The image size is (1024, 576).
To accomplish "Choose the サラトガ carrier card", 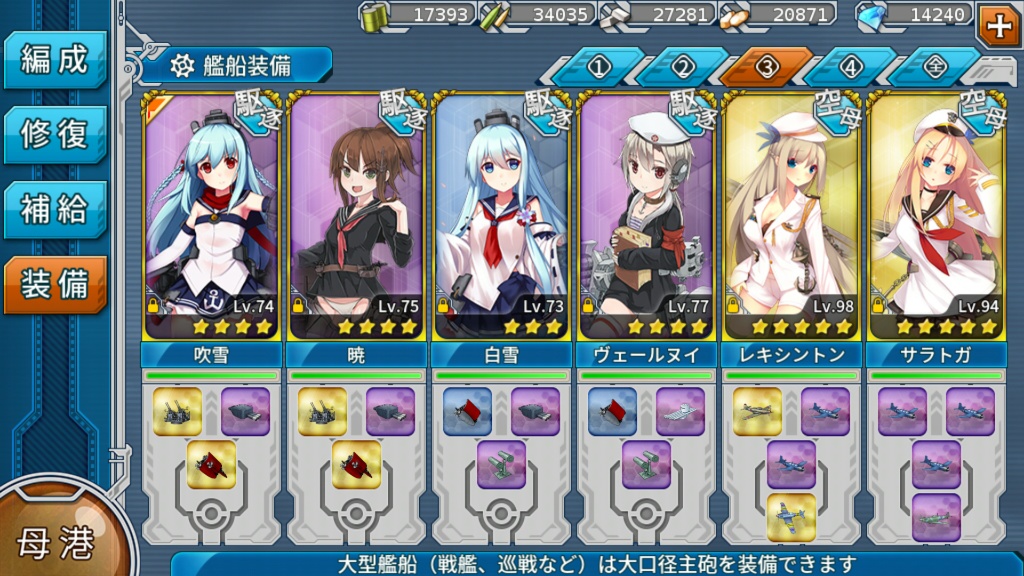I will coord(936,216).
